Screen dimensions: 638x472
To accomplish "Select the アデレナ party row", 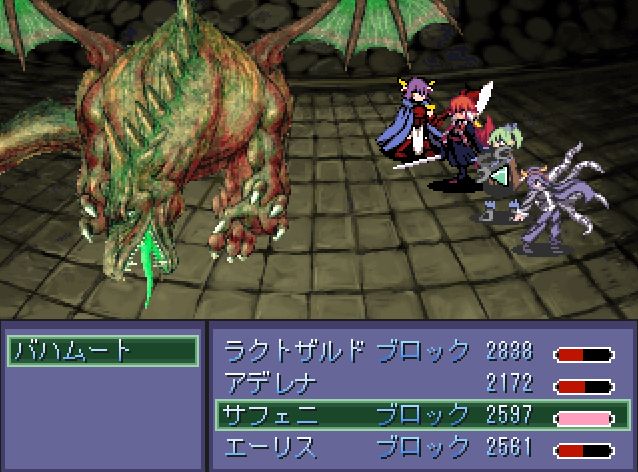I will coord(420,382).
